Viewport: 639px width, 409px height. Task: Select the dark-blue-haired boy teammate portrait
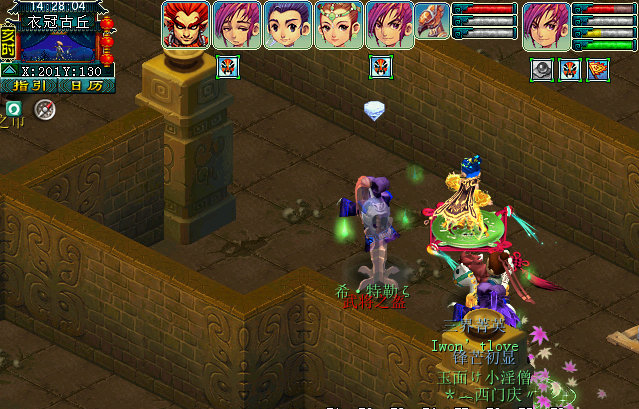point(288,26)
